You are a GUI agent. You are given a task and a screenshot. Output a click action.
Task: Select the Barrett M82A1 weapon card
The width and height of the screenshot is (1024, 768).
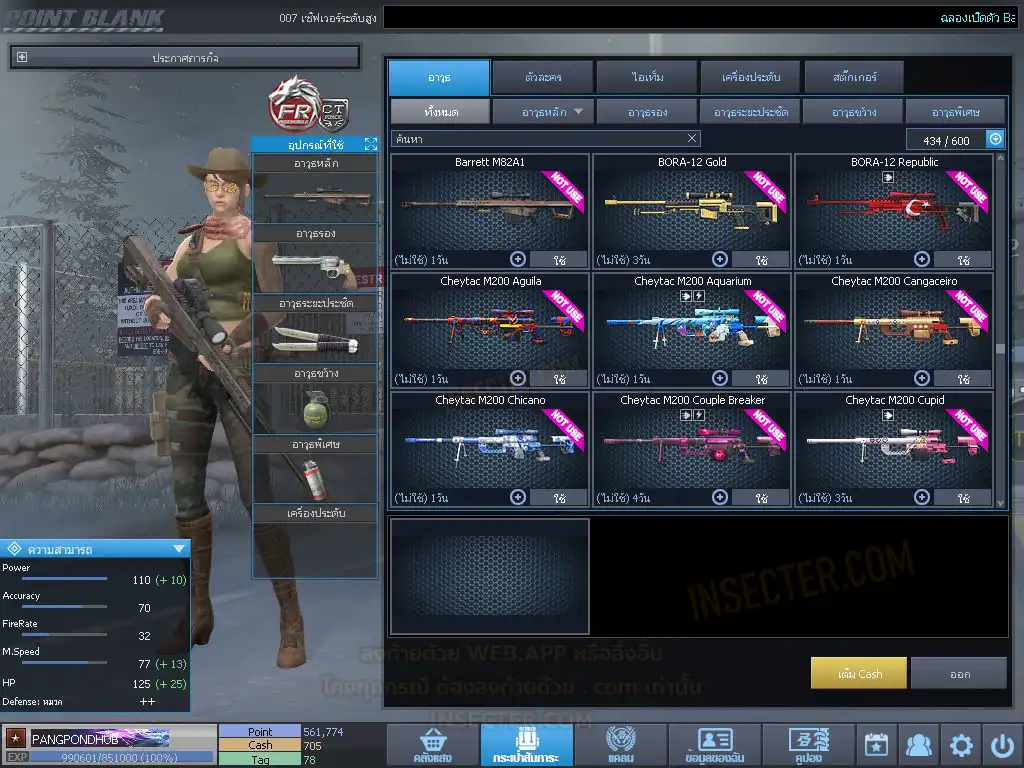tap(490, 210)
